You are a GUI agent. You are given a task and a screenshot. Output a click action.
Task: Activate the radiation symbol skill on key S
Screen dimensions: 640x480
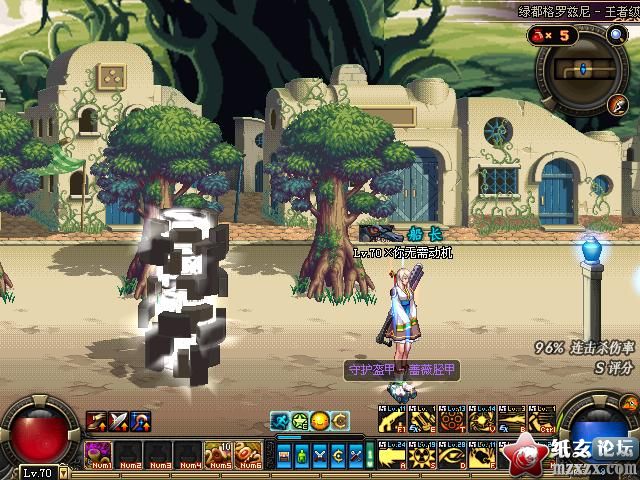[421, 455]
